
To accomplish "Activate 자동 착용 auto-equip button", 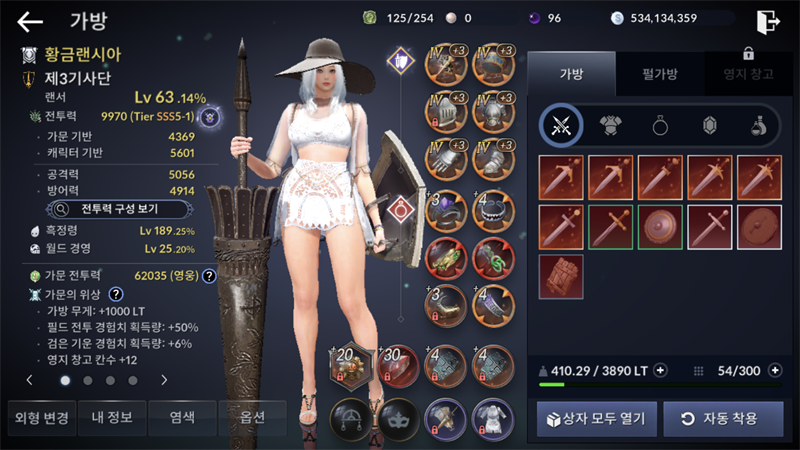I will point(722,418).
